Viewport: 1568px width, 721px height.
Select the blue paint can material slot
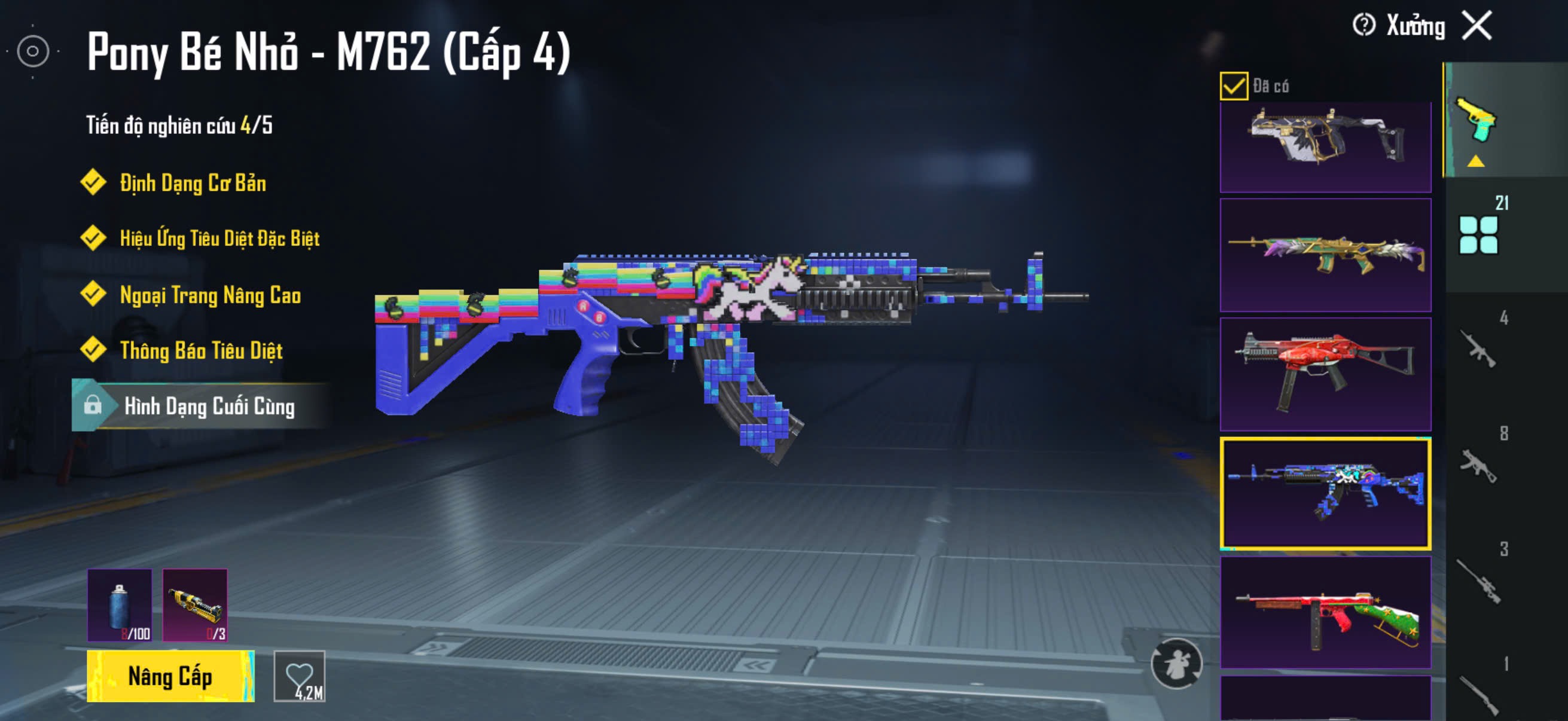120,605
